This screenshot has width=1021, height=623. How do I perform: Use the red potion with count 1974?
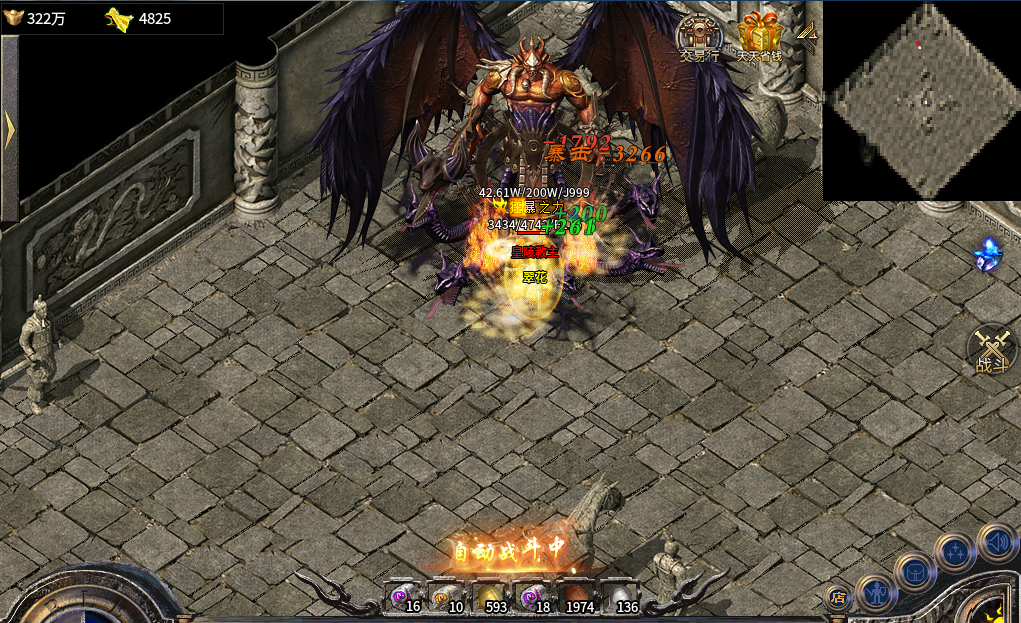tap(578, 597)
